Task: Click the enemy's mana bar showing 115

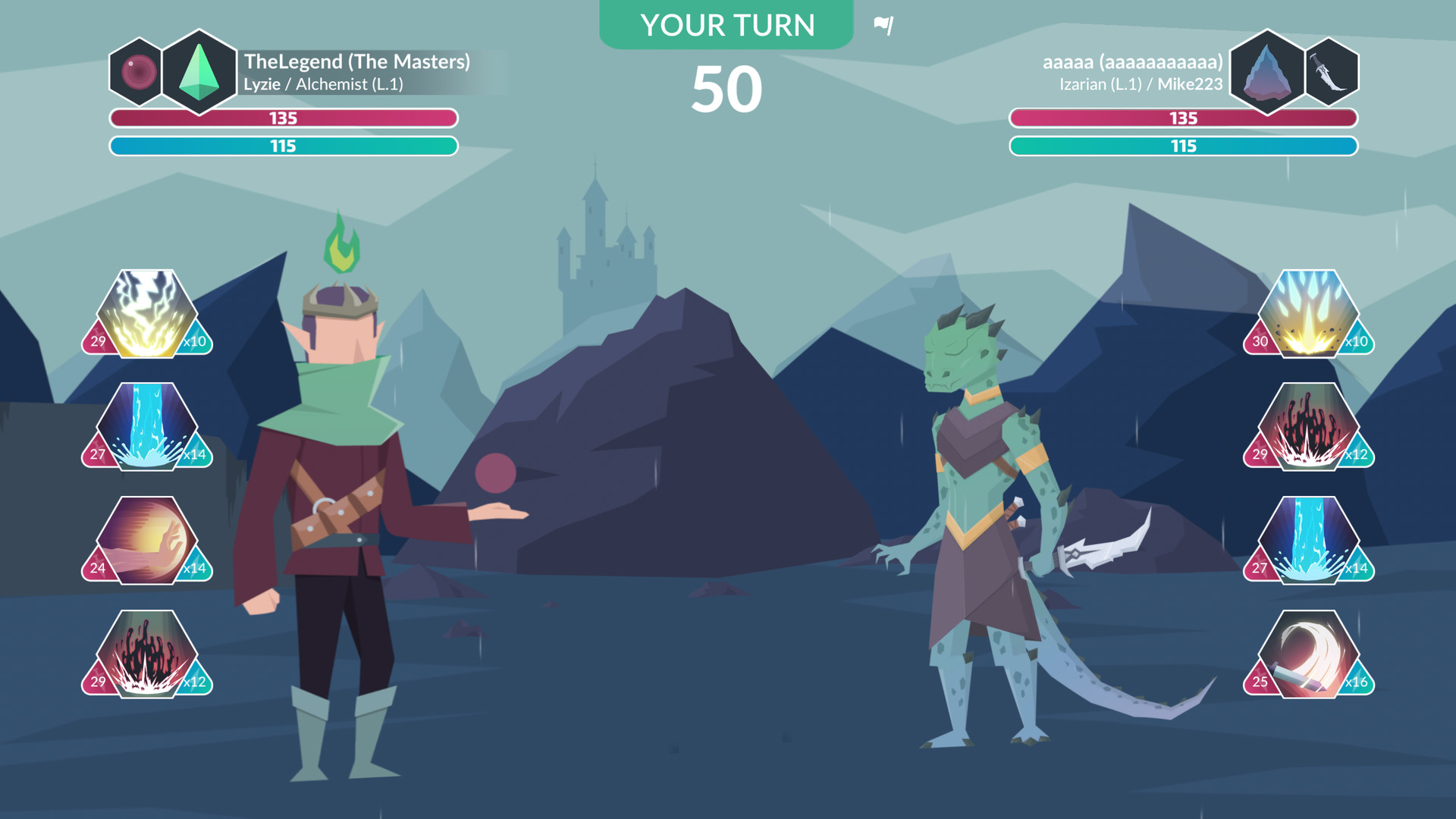Action: pos(1183,146)
